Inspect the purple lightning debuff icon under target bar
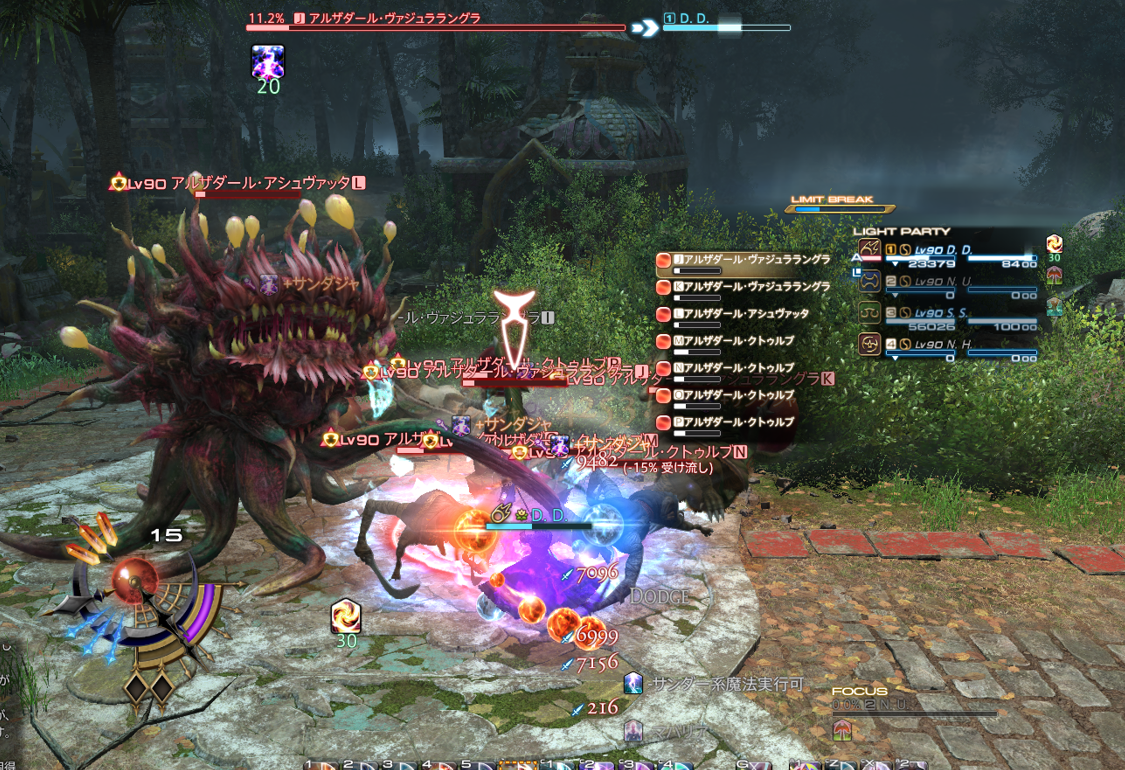The width and height of the screenshot is (1125, 770). [268, 62]
